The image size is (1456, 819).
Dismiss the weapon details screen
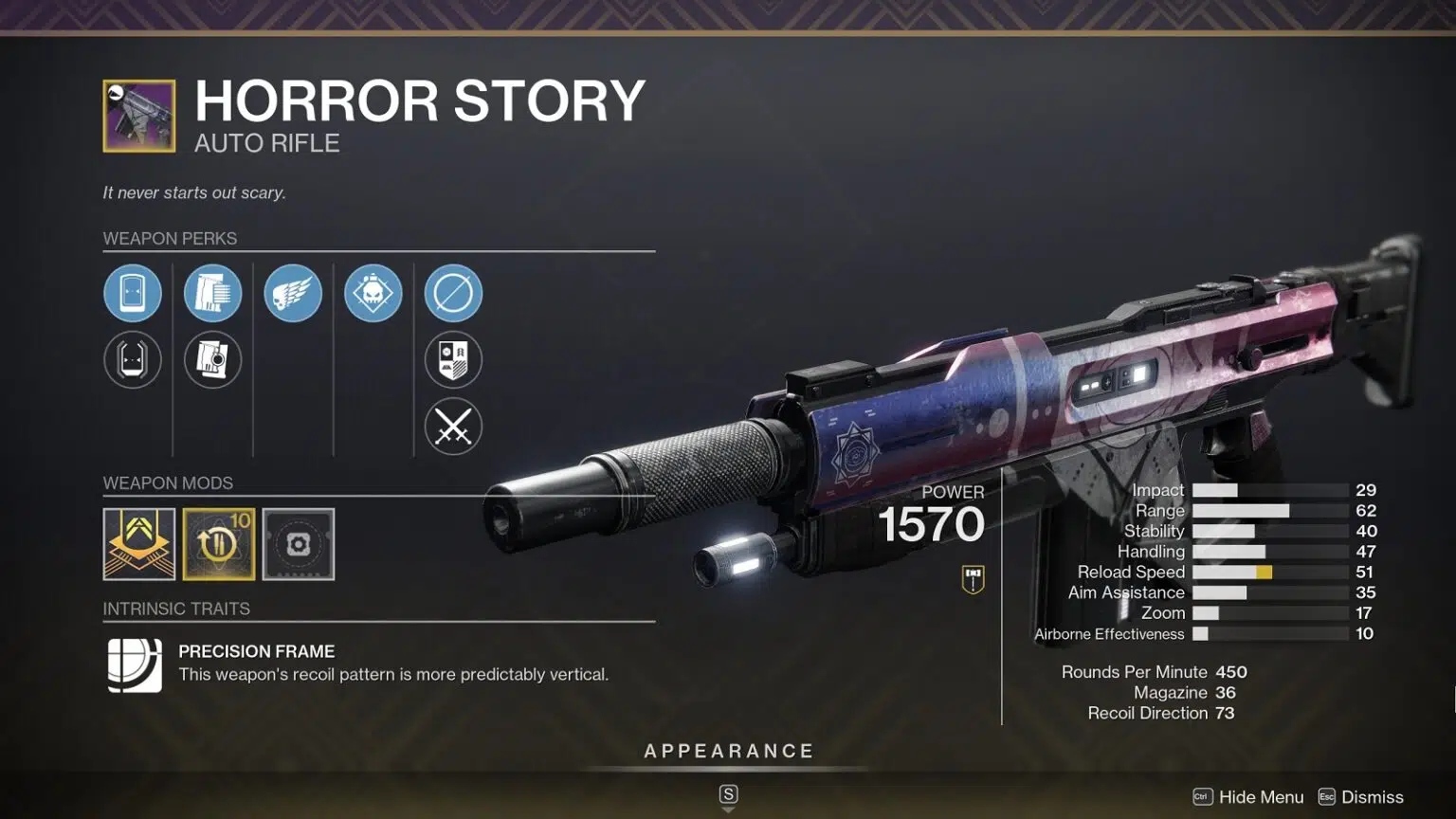(x=1361, y=797)
